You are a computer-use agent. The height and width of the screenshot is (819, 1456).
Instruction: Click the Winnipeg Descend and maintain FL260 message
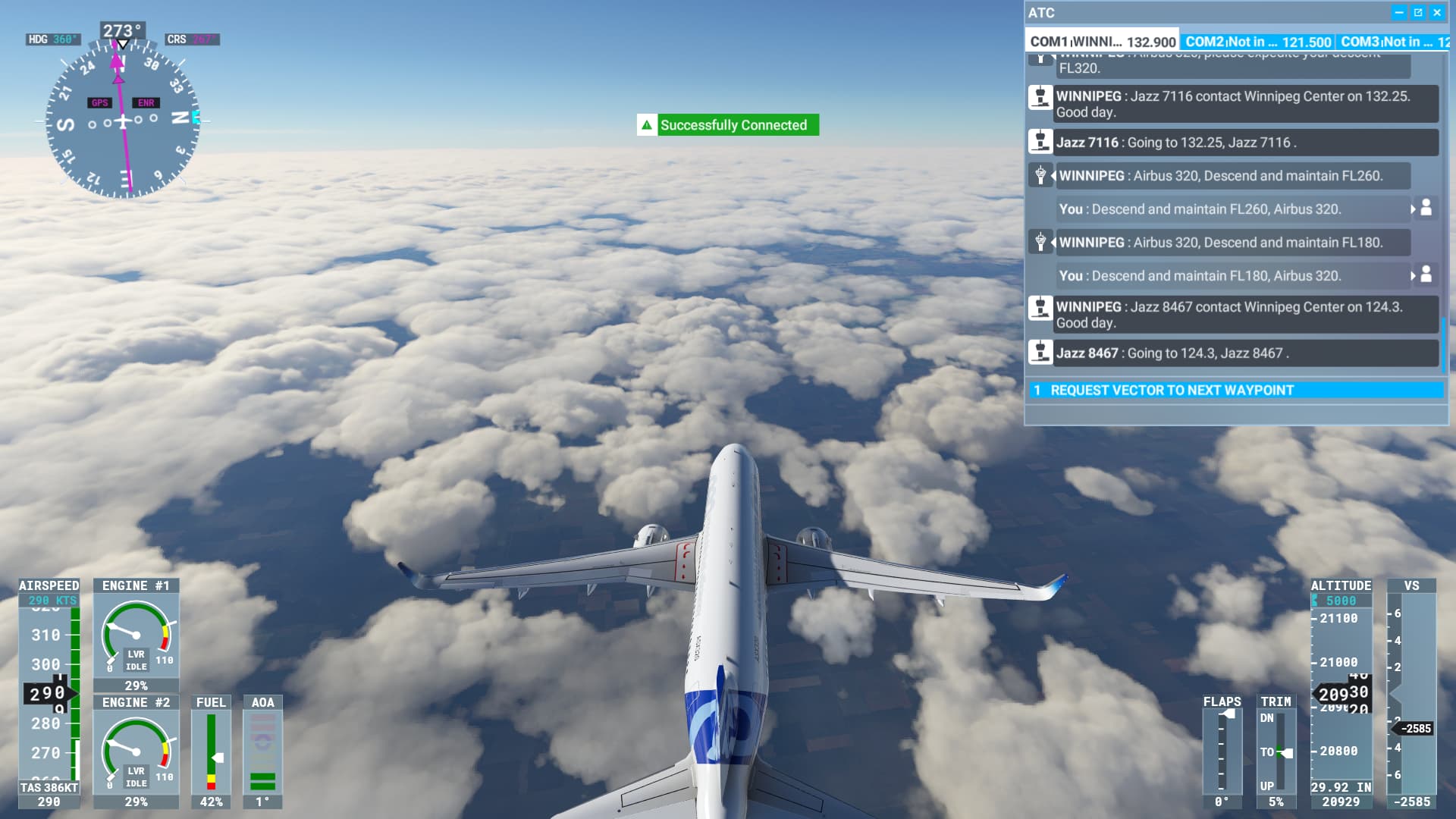[1220, 176]
